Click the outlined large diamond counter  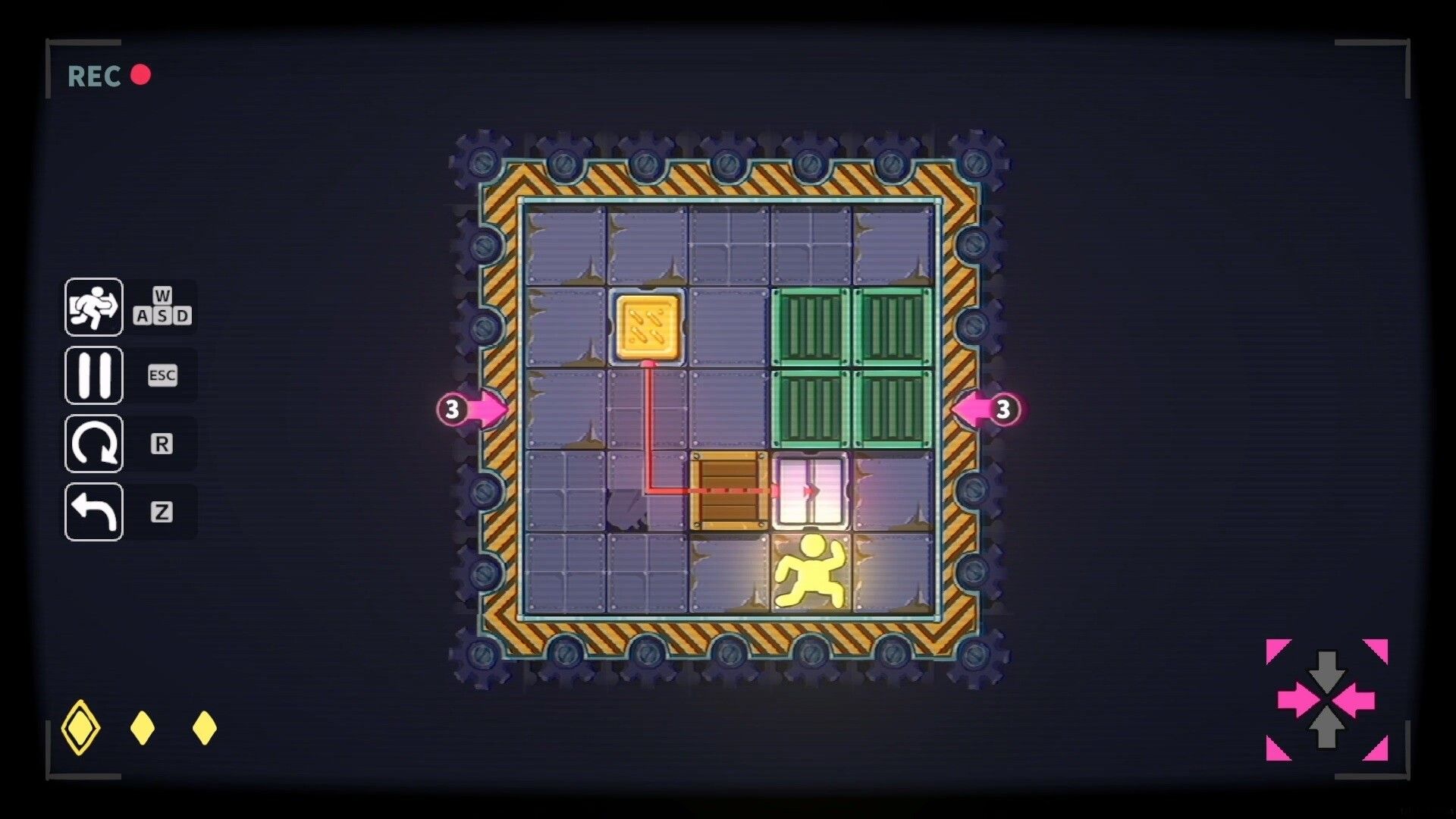pos(82,726)
